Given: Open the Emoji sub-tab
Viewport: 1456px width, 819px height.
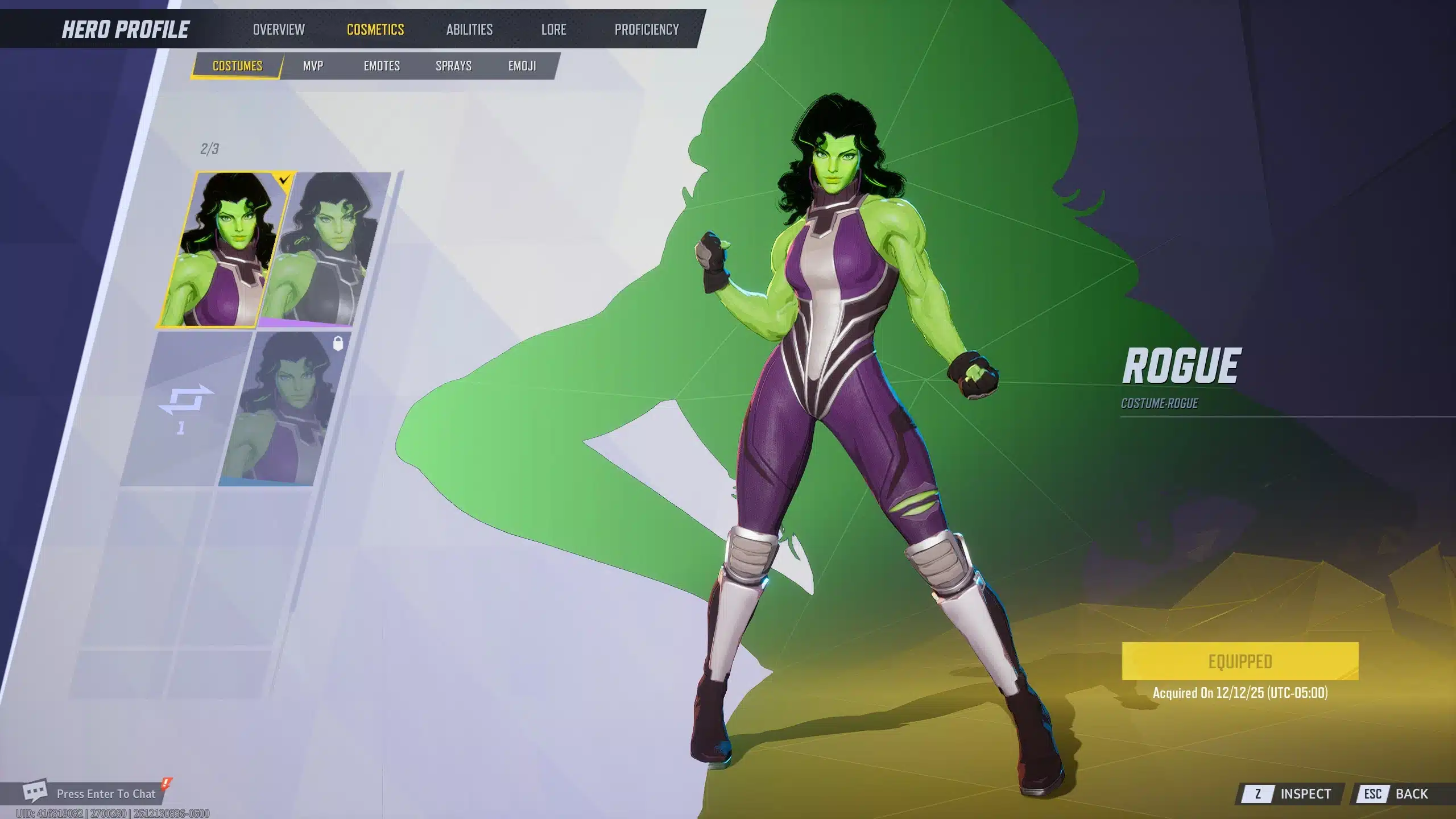Looking at the screenshot, I should 522,66.
